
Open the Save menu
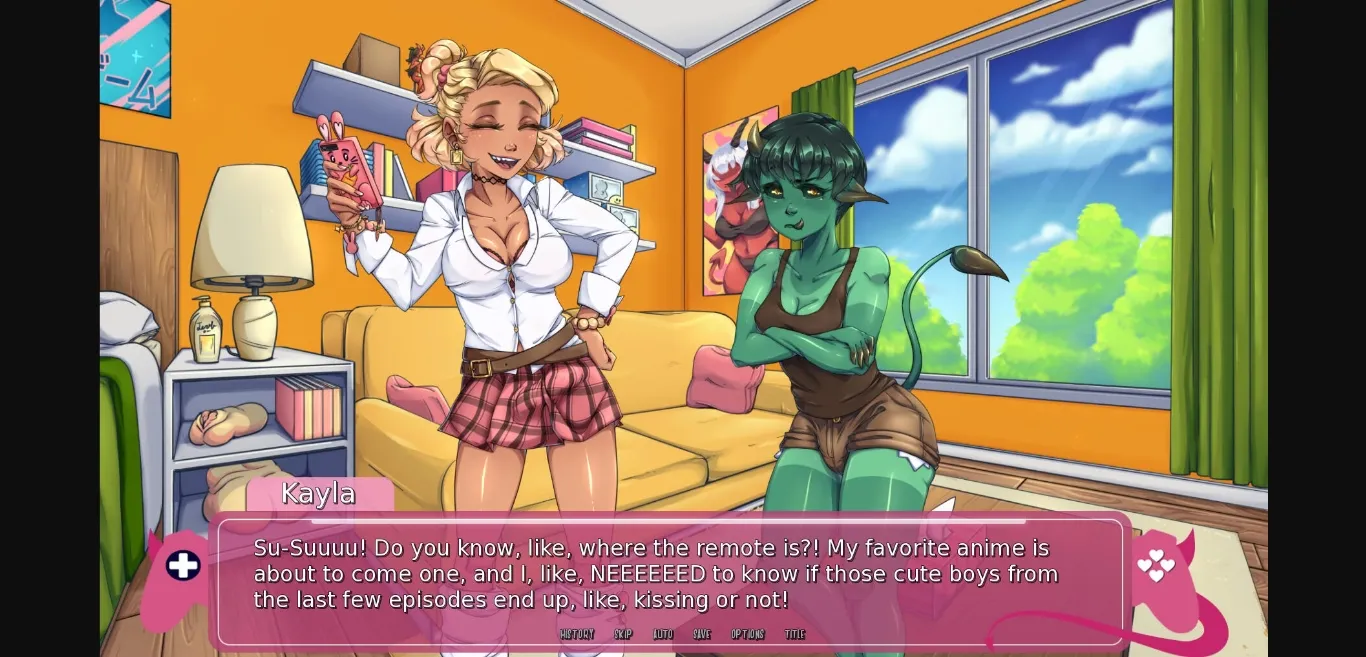(702, 634)
